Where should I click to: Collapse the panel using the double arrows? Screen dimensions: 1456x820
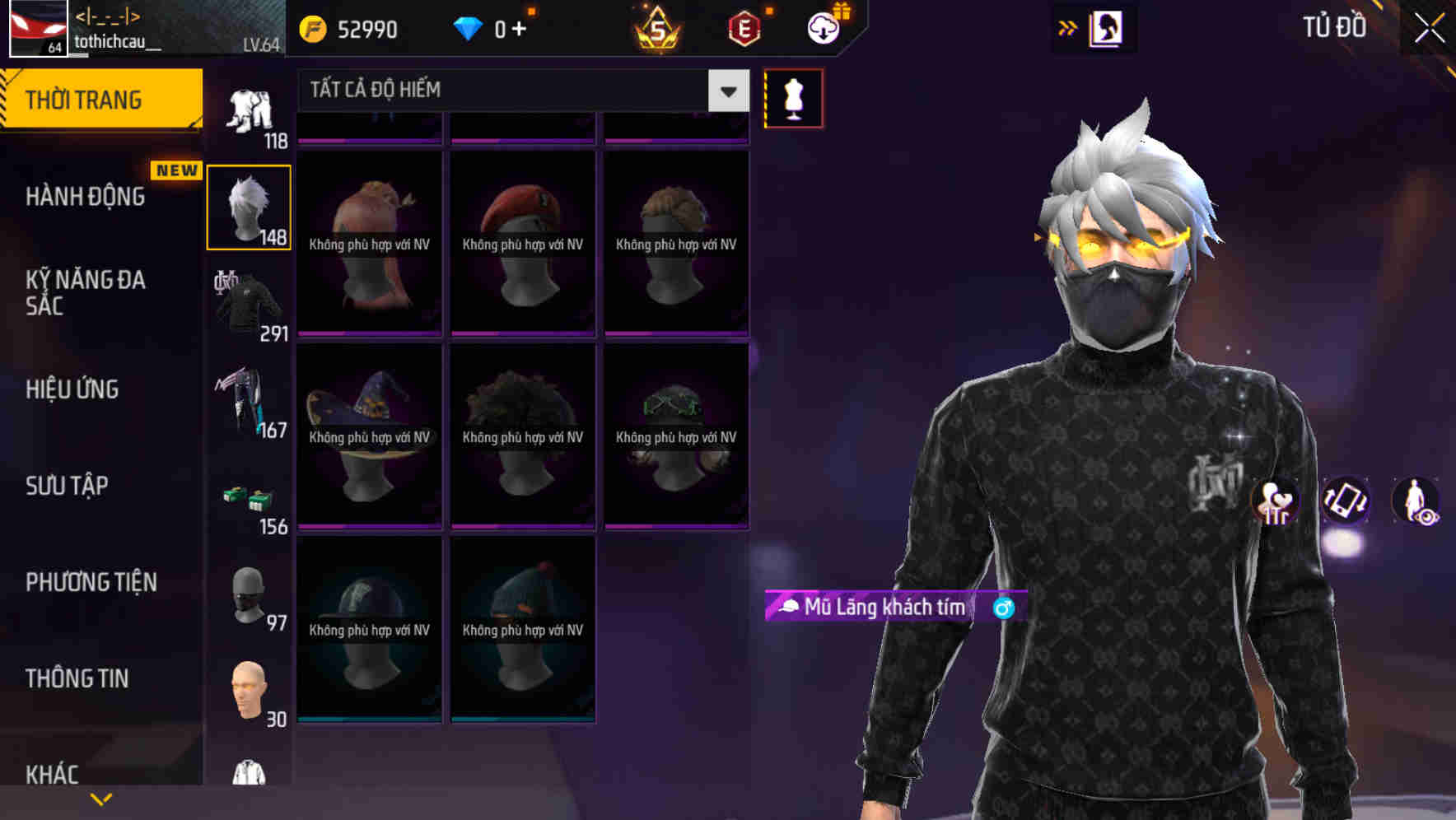click(1068, 27)
